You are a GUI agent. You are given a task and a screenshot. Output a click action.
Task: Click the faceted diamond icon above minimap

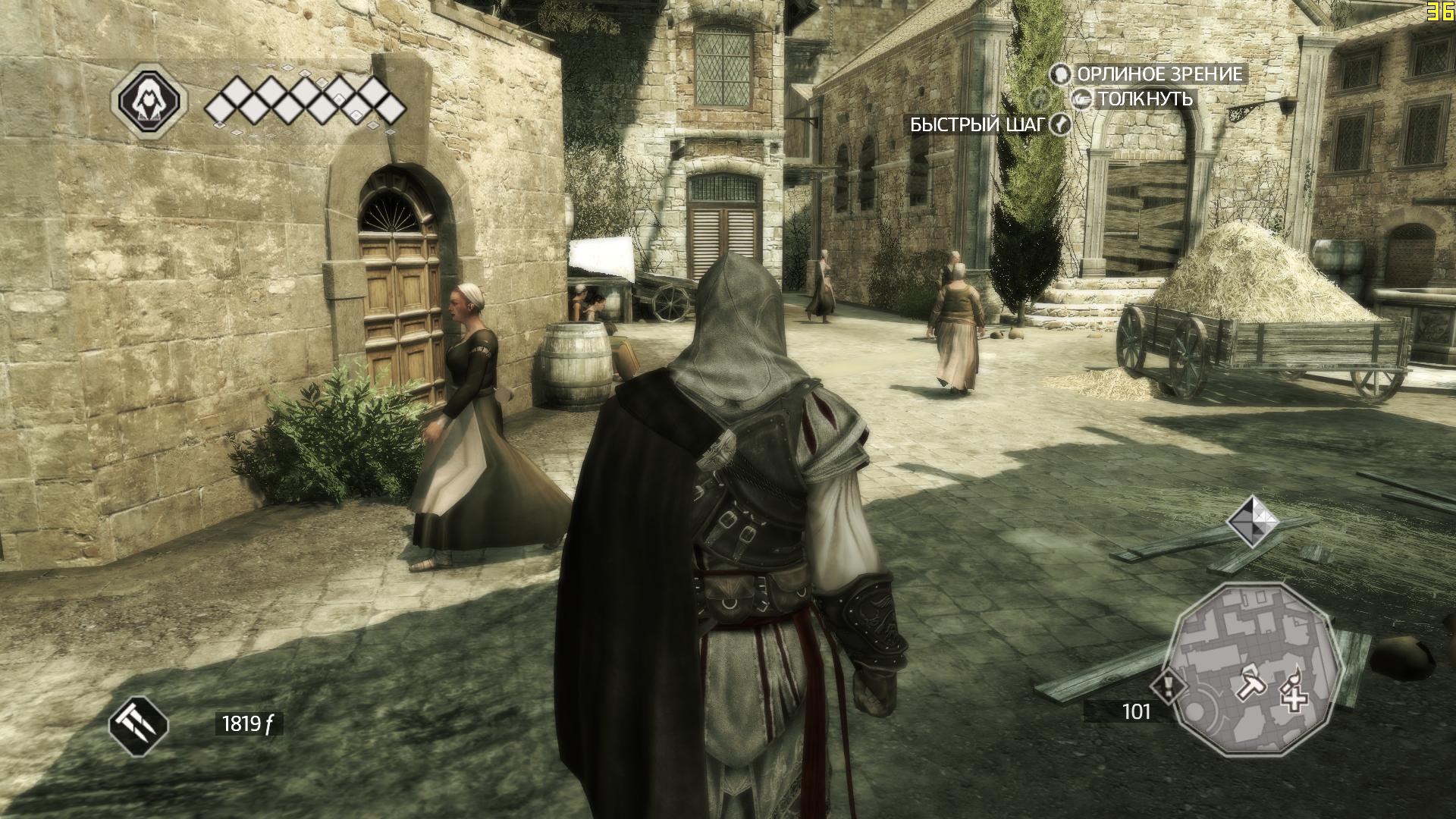pyautogui.click(x=1252, y=521)
